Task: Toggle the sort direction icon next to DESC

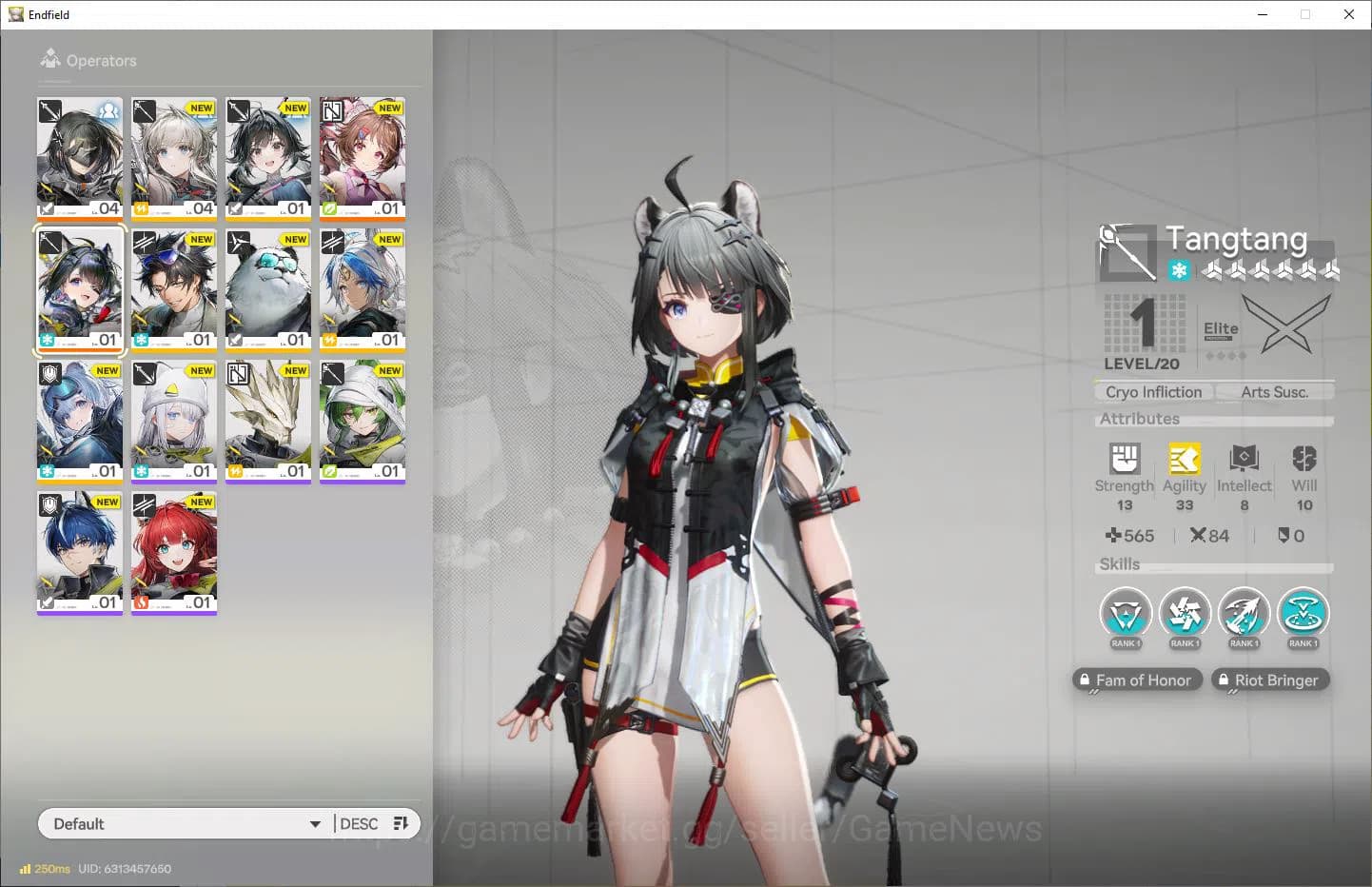Action: coord(400,823)
